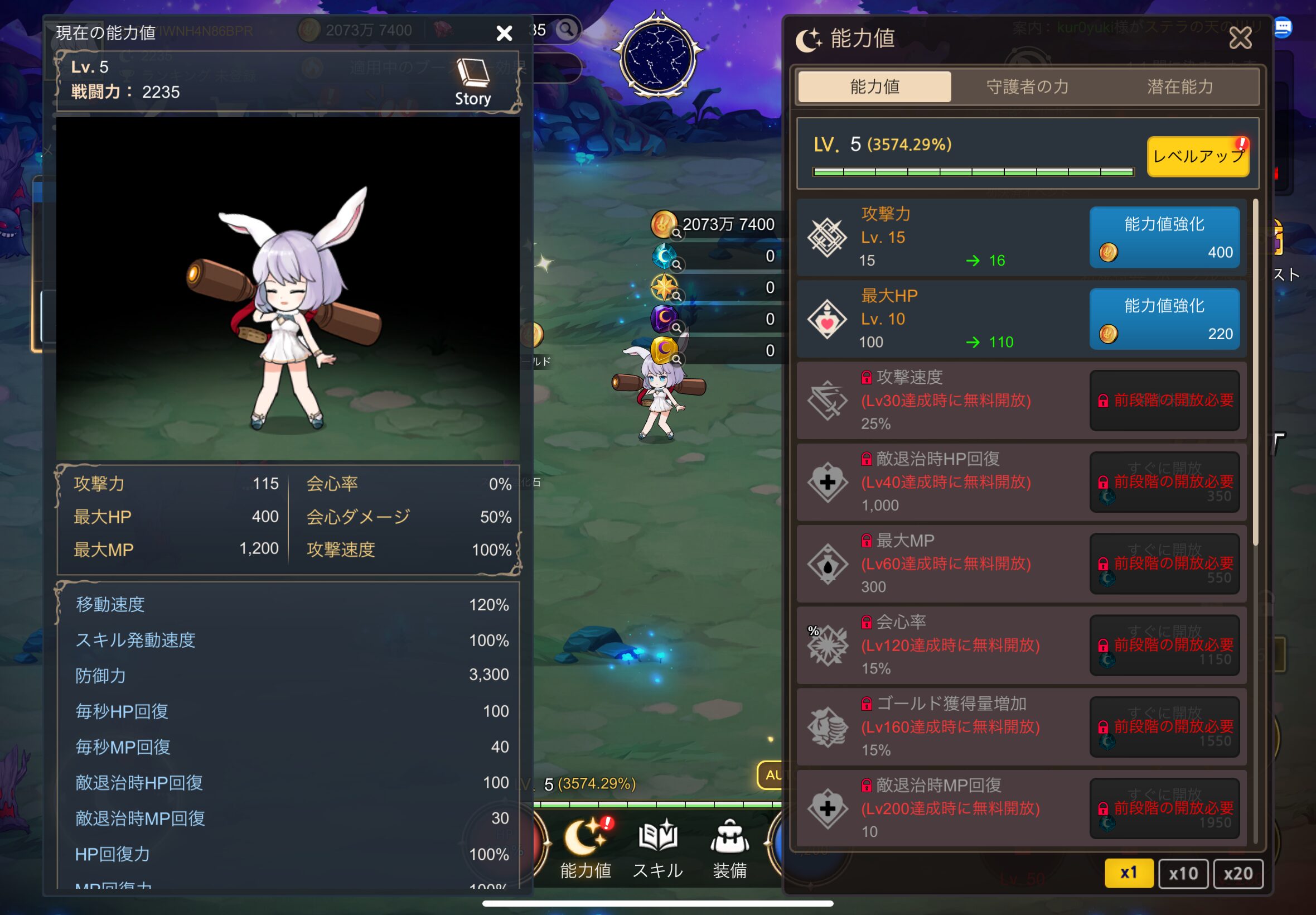Choose the x10 upgrade multiplier
1316x915 pixels.
coord(1183,873)
